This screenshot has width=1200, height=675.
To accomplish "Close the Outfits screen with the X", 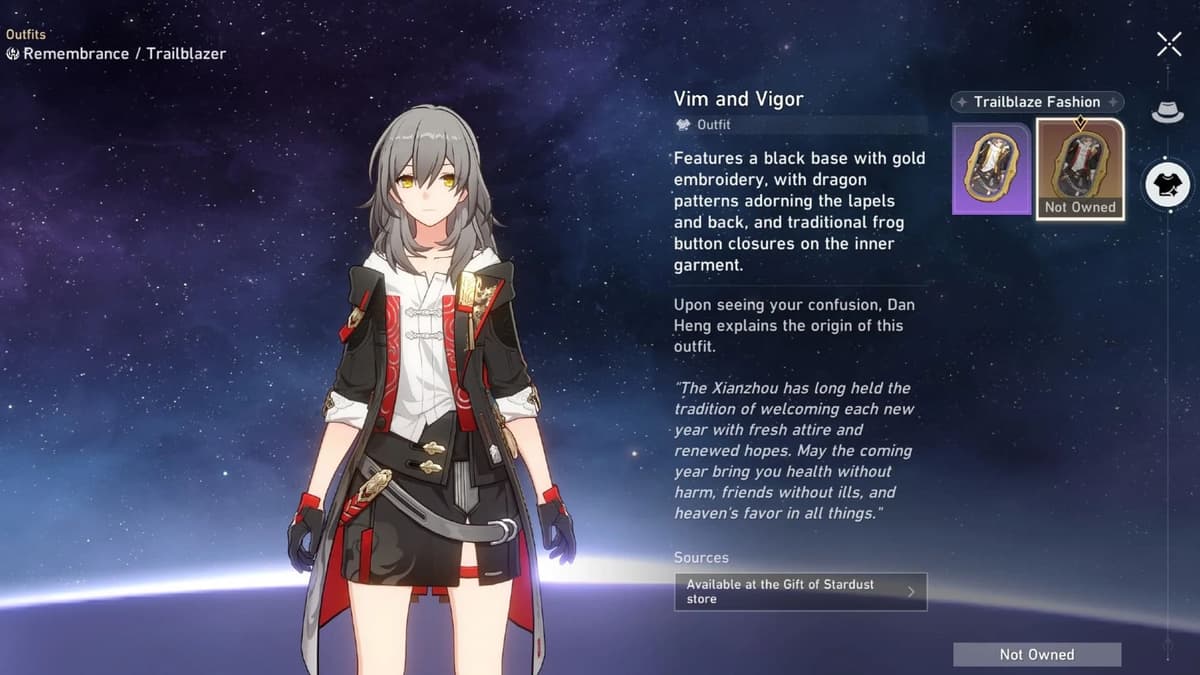I will tap(1169, 44).
